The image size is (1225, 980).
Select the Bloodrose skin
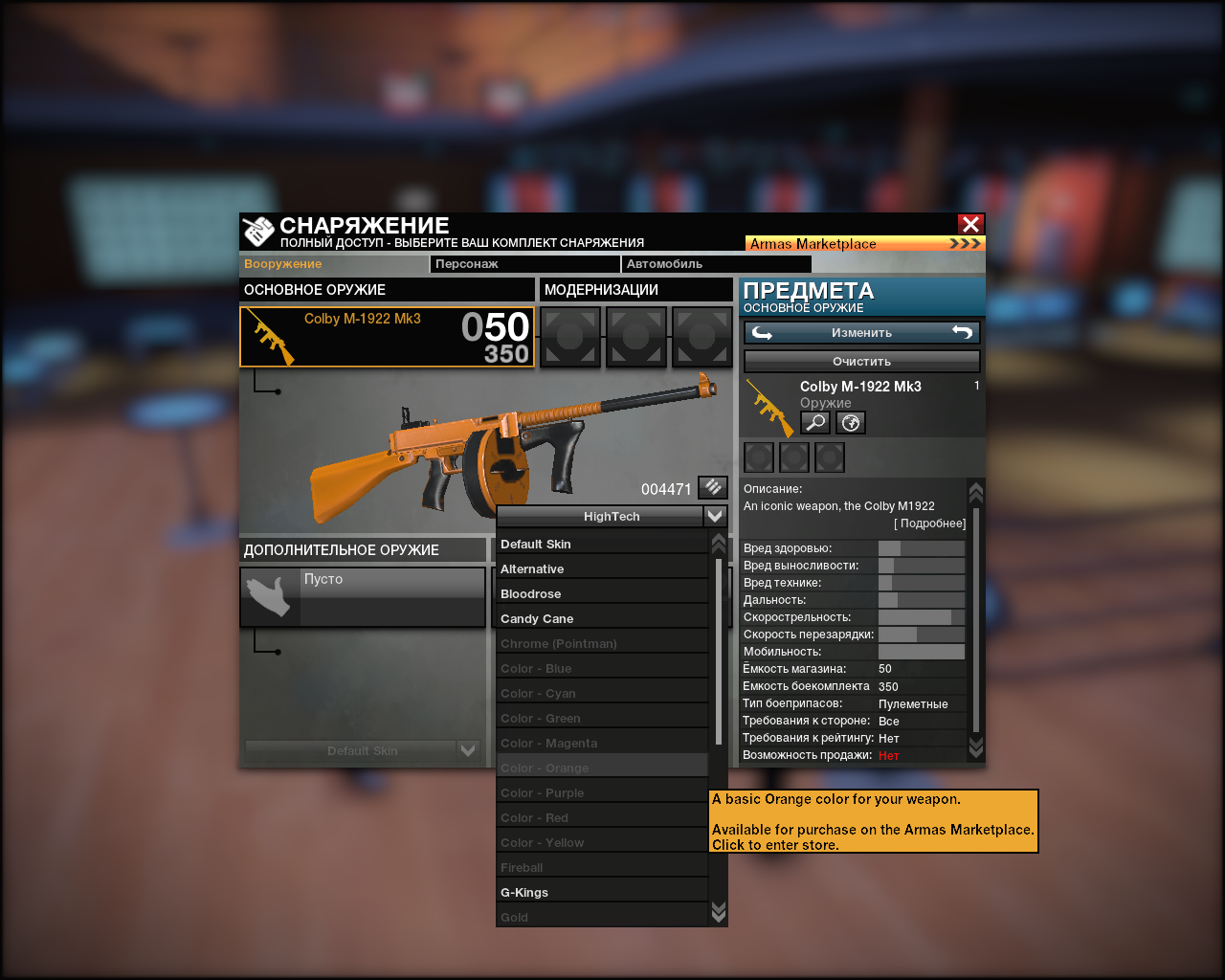(602, 594)
